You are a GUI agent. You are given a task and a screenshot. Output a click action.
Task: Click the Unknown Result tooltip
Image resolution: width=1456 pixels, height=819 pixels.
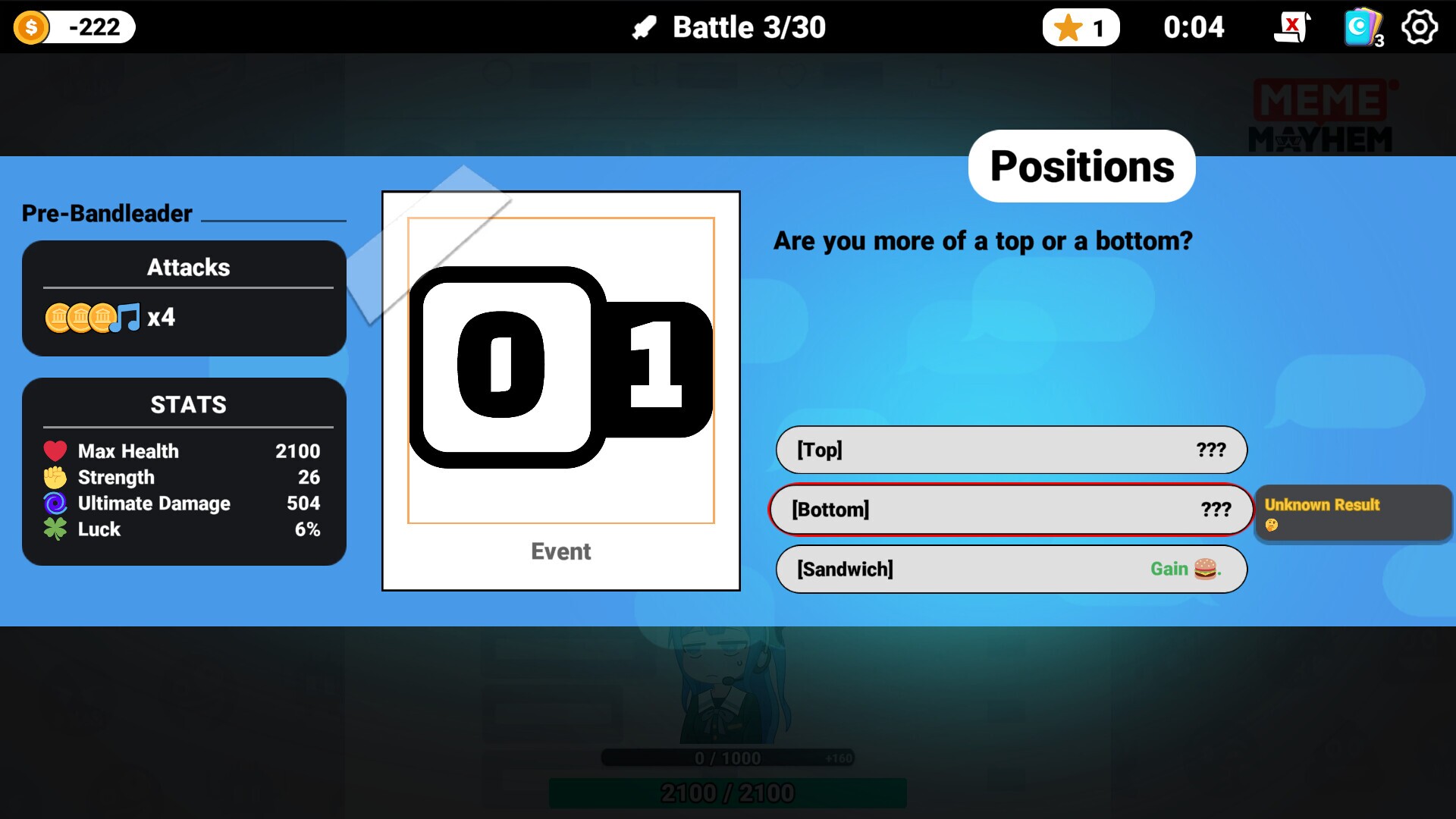pyautogui.click(x=1353, y=514)
